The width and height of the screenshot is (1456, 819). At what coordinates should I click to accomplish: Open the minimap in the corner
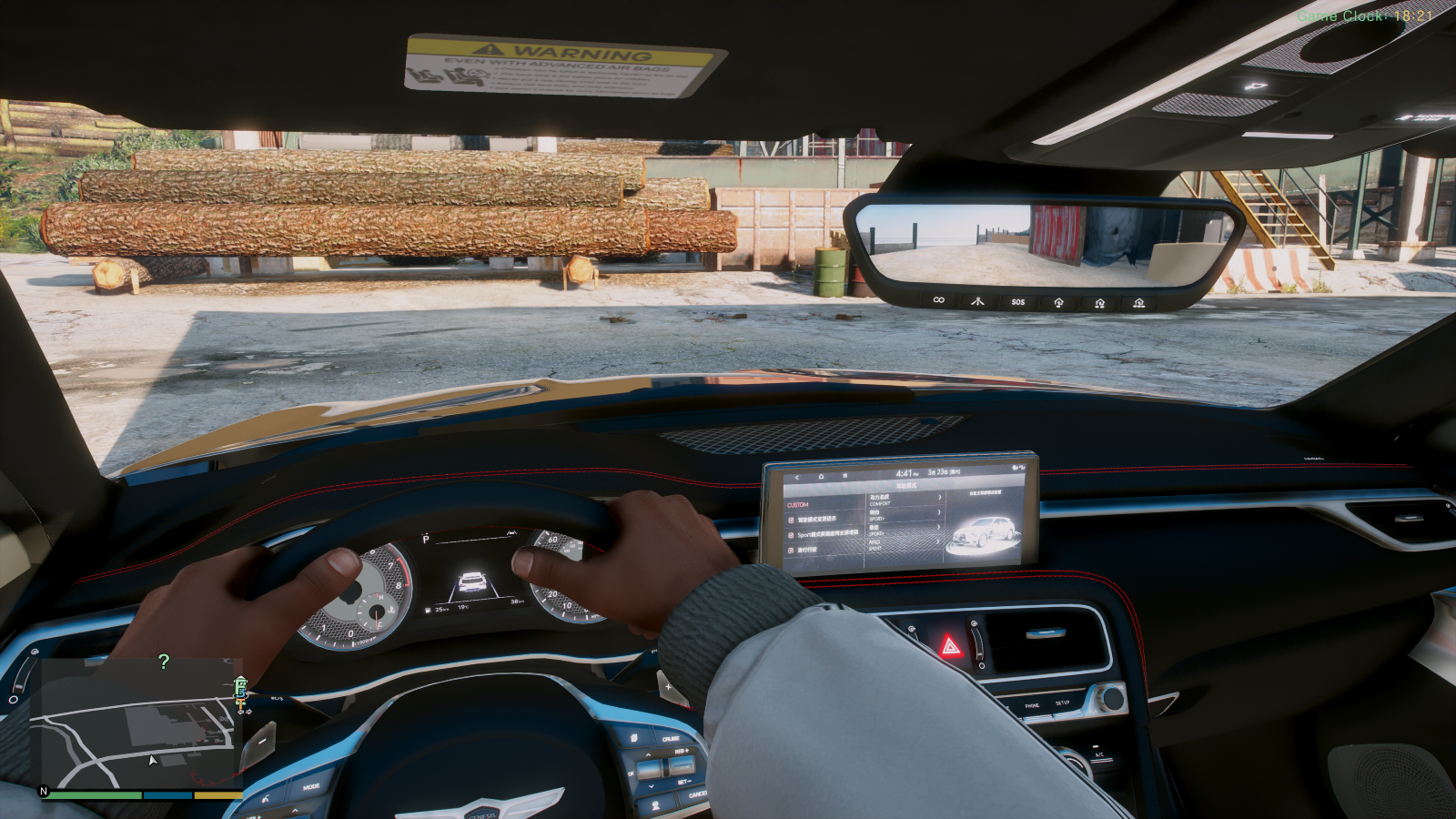pos(136,723)
